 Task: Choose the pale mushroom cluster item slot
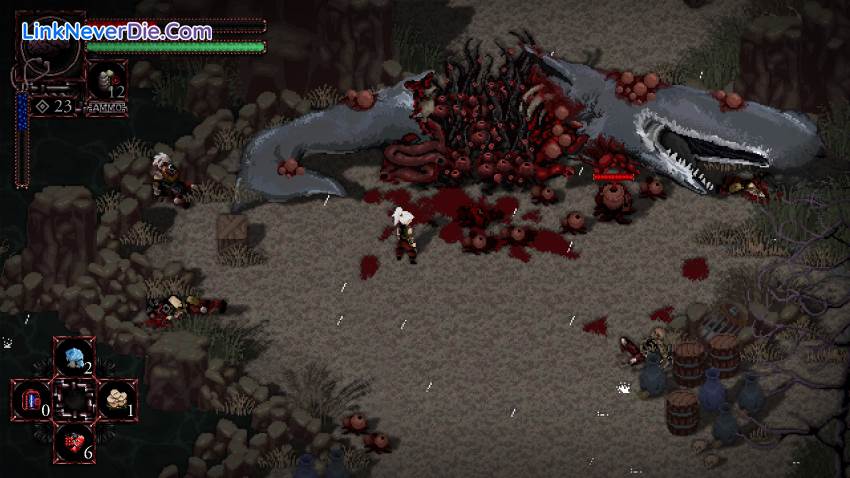coord(116,400)
